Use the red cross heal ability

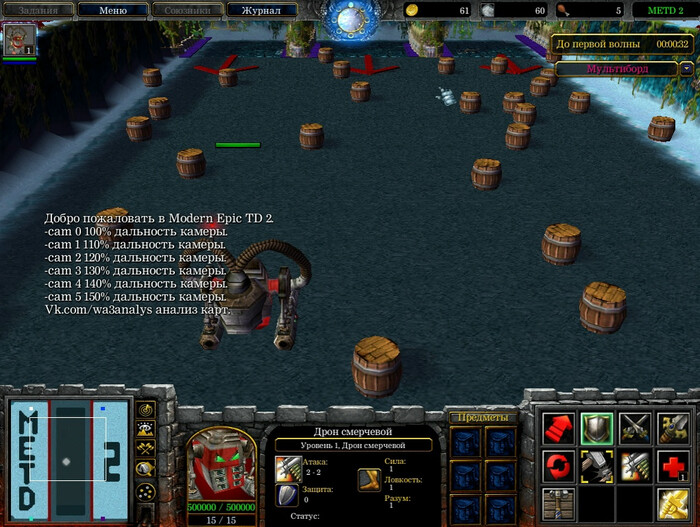point(672,465)
